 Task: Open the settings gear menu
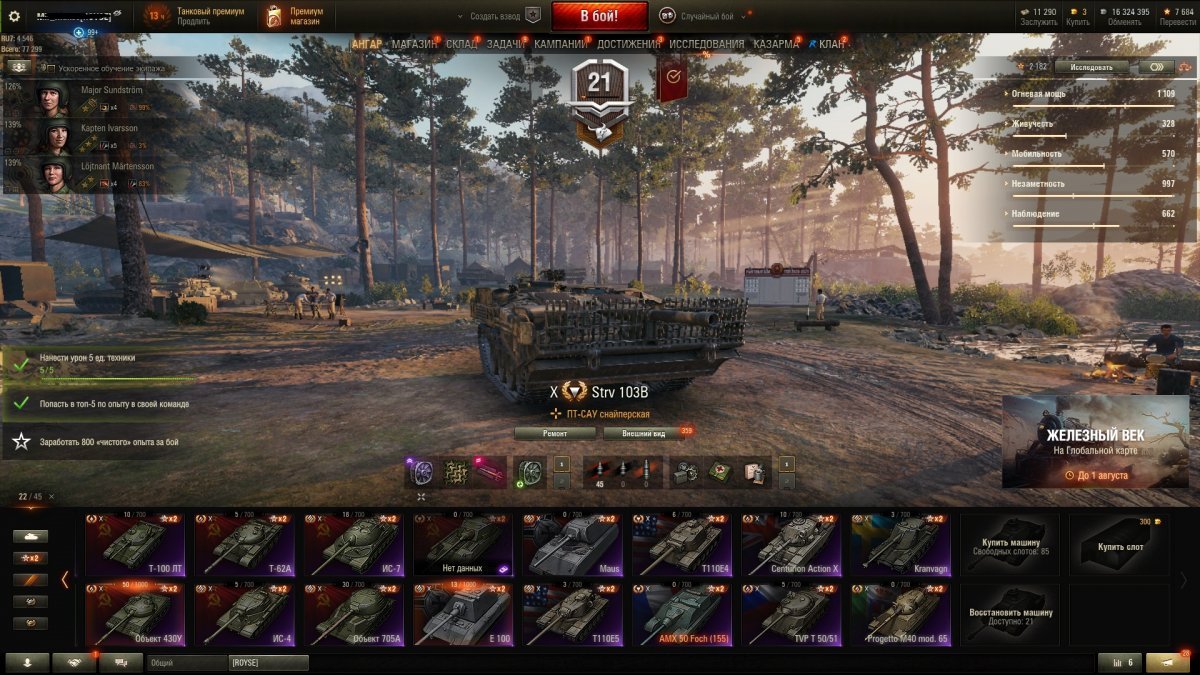coord(14,16)
